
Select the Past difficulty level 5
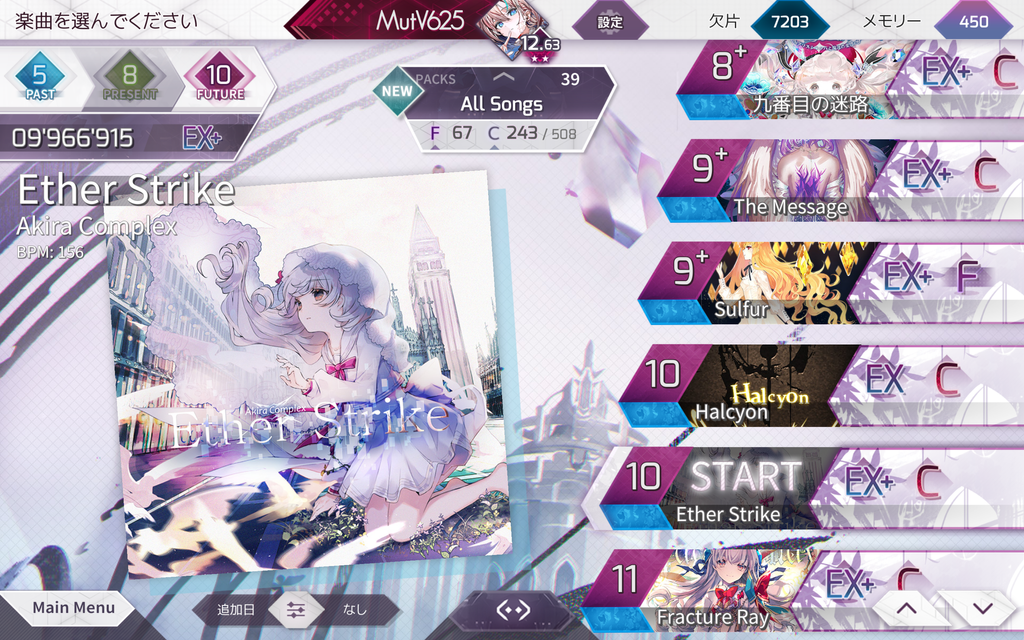[x=40, y=79]
